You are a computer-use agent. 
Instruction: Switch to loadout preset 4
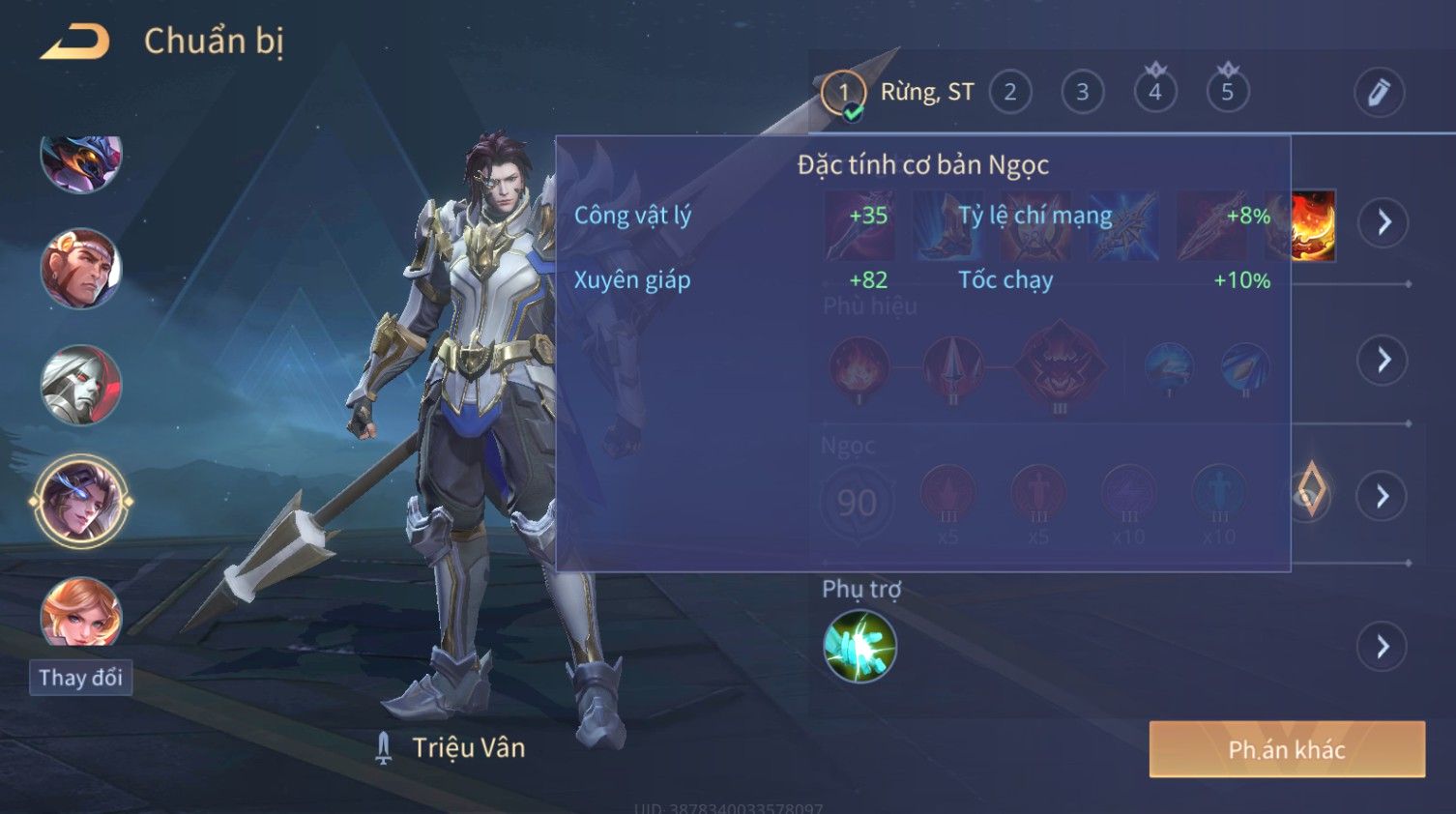(x=1154, y=93)
